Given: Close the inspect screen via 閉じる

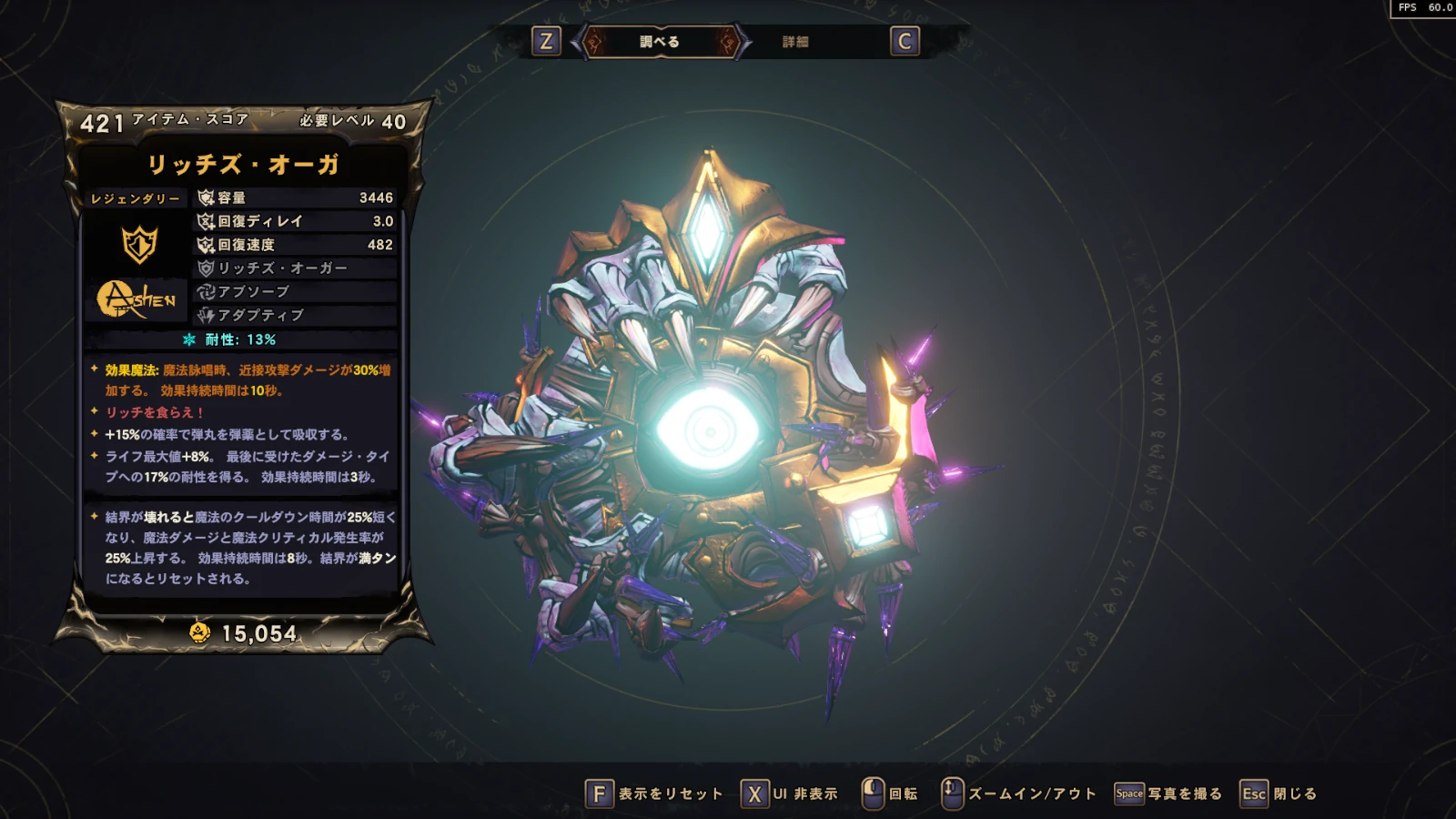Looking at the screenshot, I should [x=1279, y=794].
